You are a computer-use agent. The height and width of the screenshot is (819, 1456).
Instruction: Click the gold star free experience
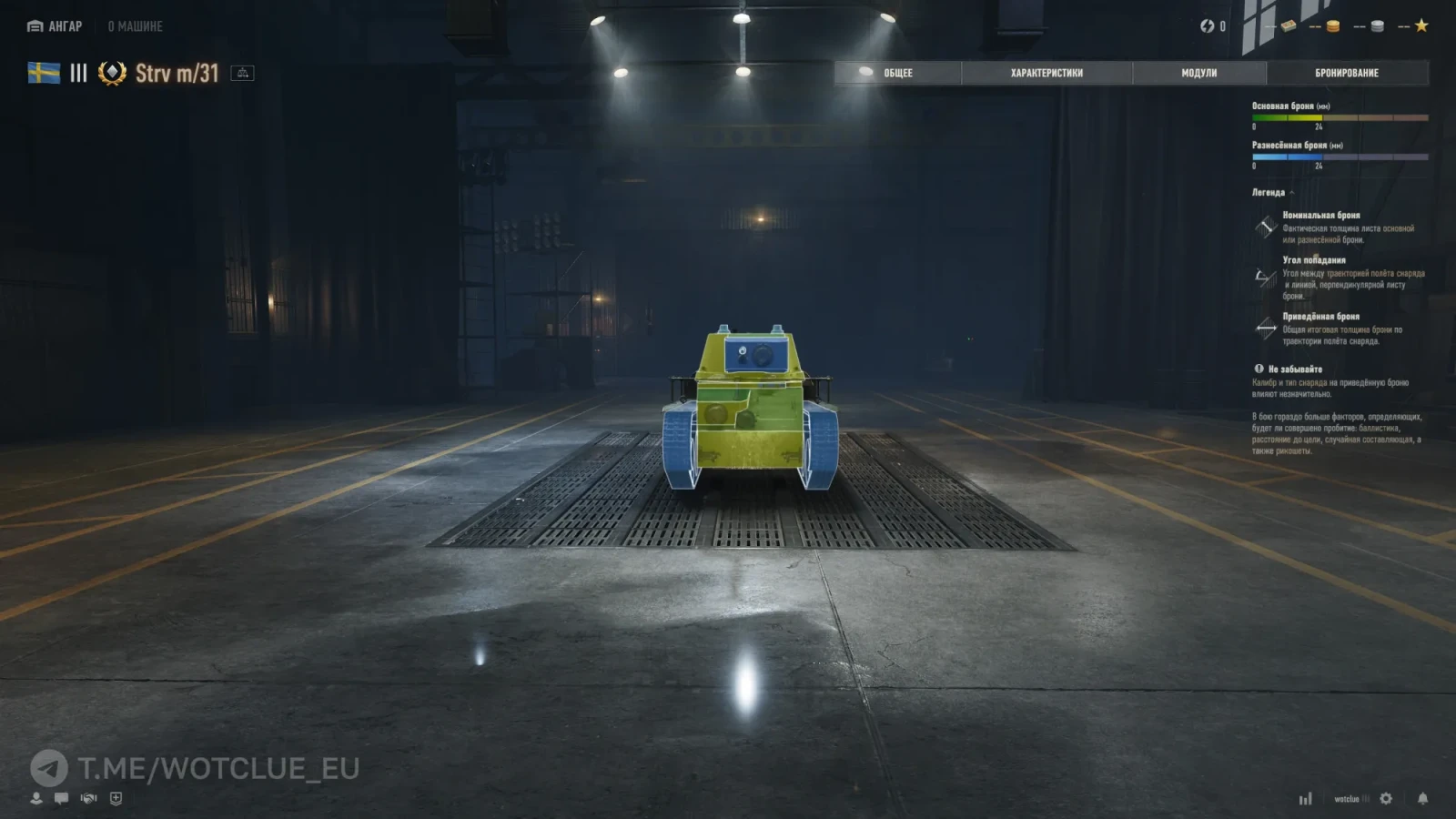click(1421, 25)
